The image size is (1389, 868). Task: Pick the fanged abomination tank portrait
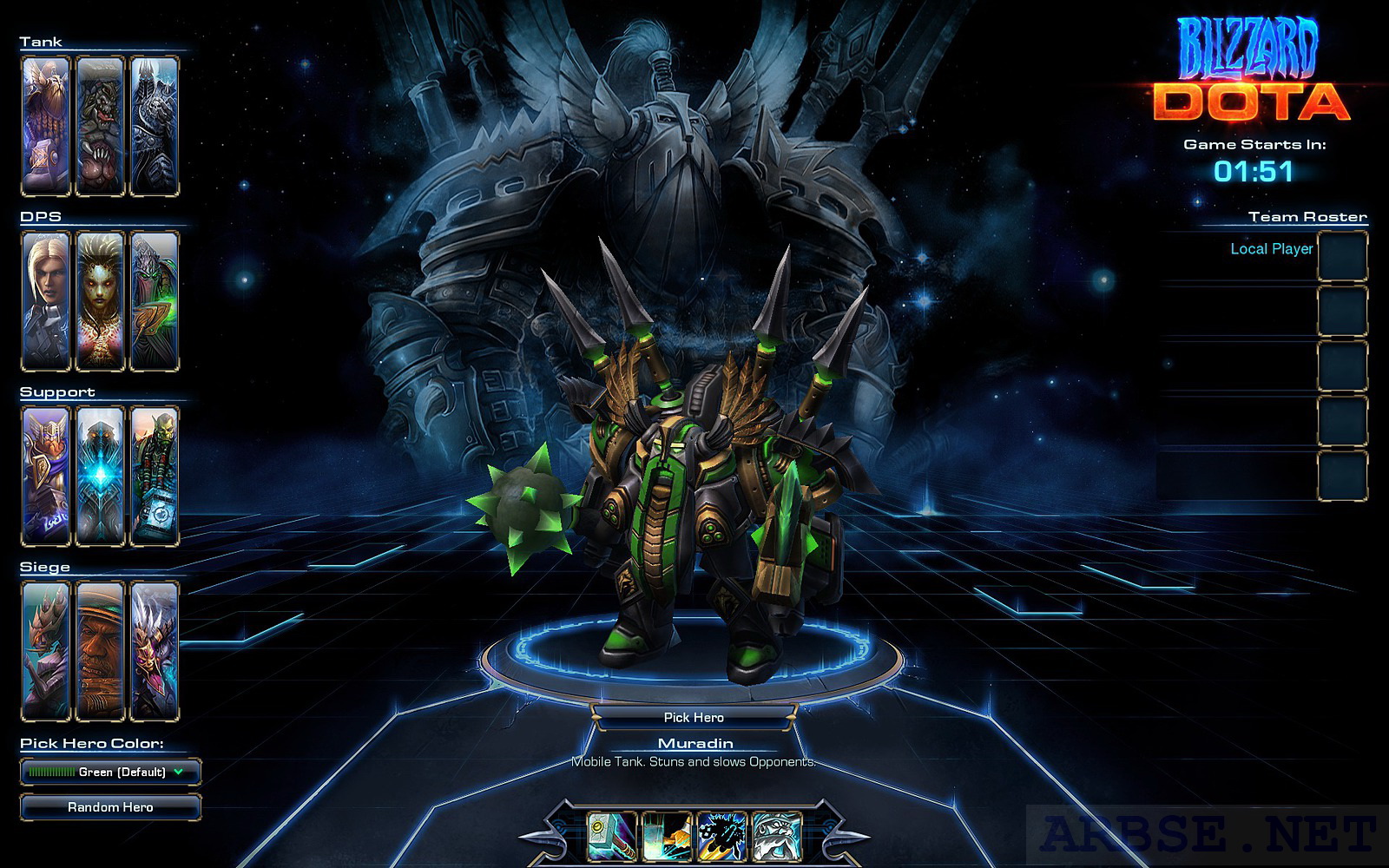(x=100, y=126)
